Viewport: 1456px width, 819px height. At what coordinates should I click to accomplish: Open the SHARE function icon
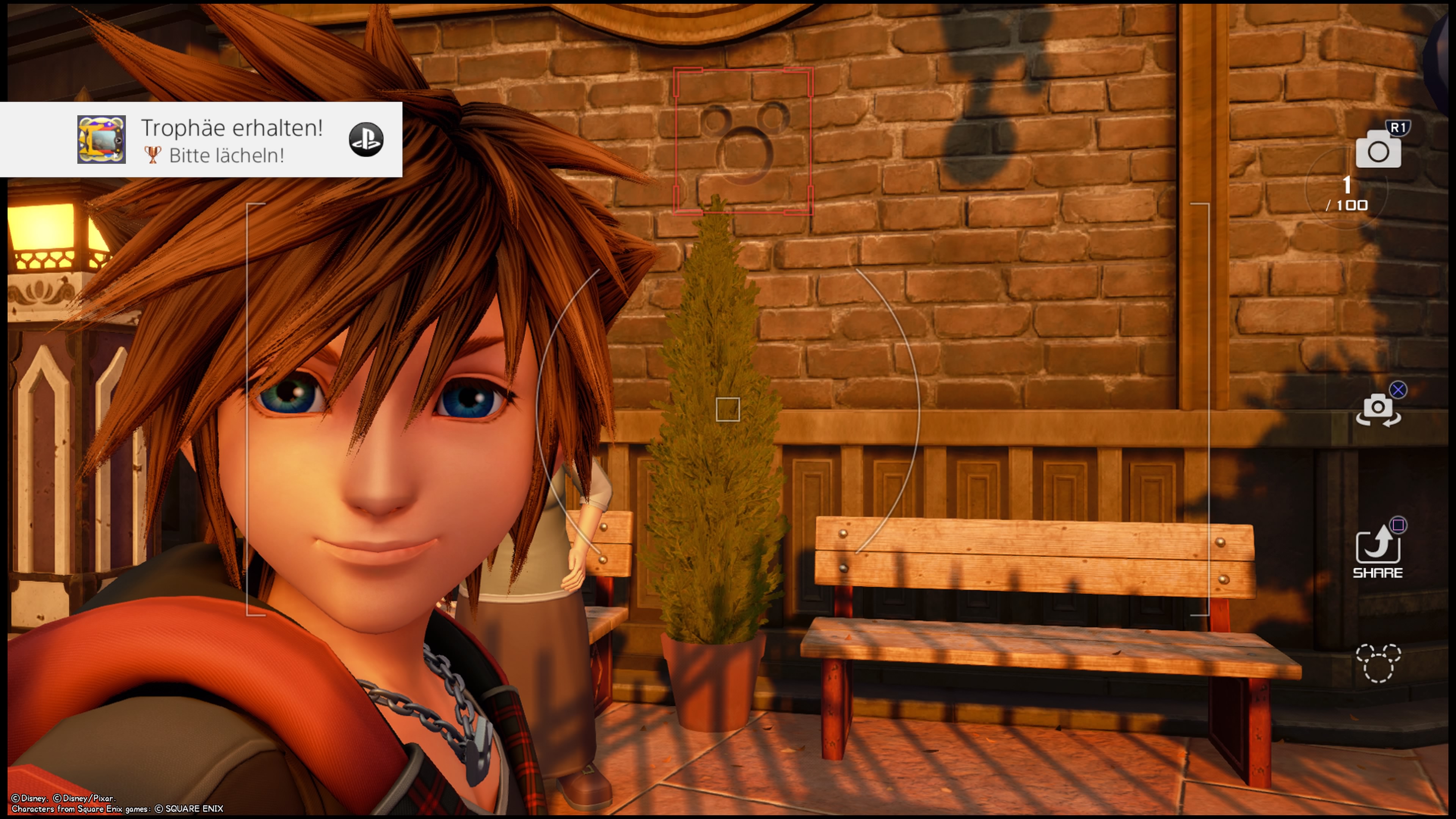(x=1379, y=546)
